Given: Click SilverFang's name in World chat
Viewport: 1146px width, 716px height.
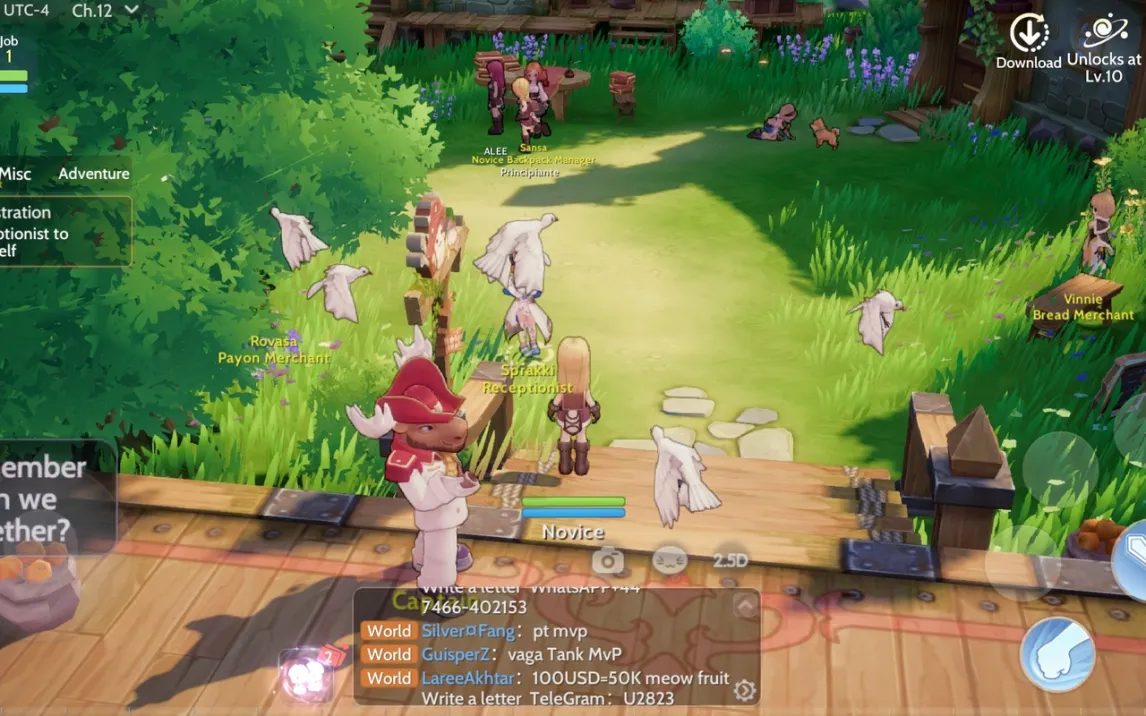Looking at the screenshot, I should [467, 631].
